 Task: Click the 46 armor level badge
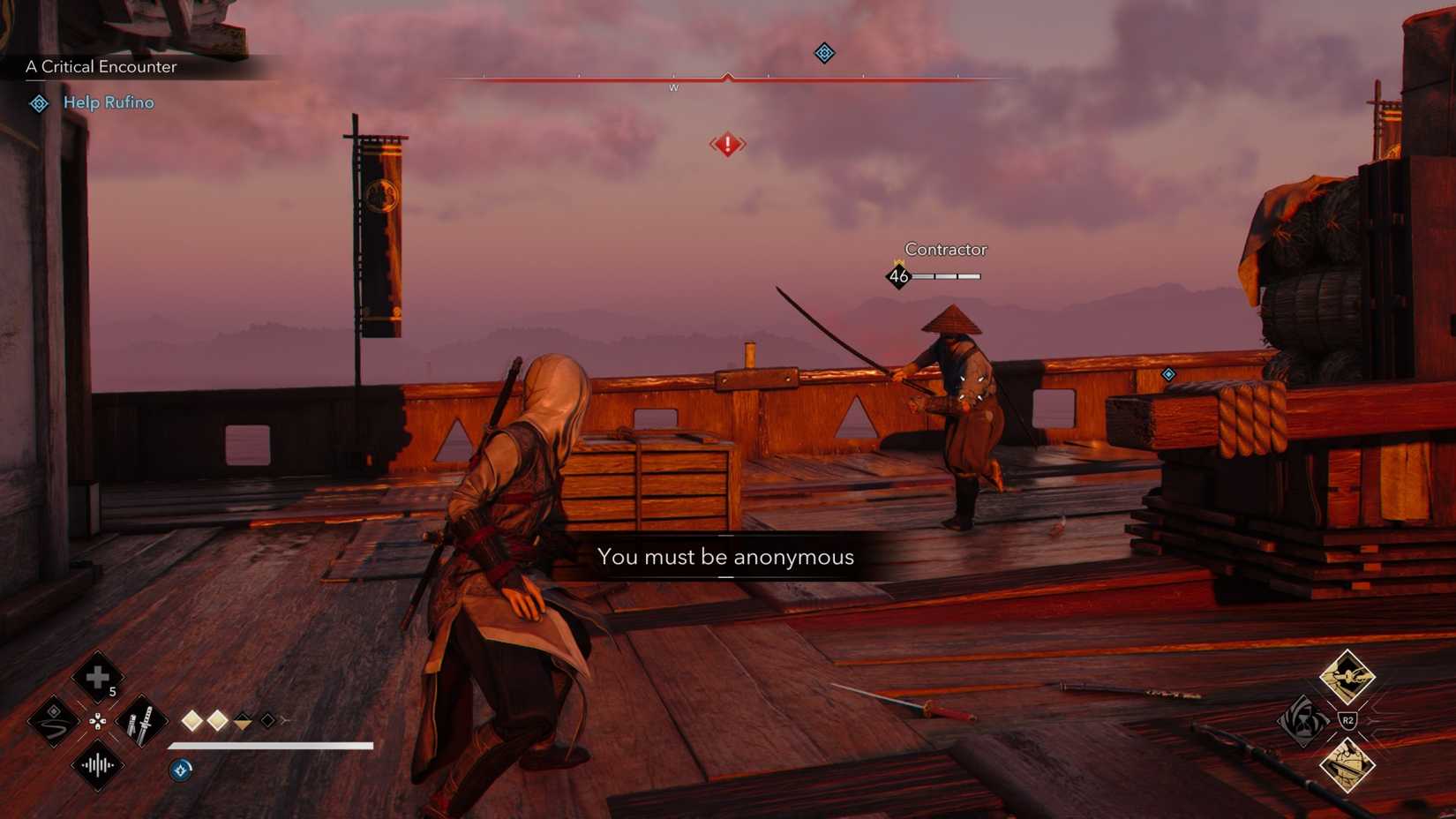pyautogui.click(x=898, y=275)
